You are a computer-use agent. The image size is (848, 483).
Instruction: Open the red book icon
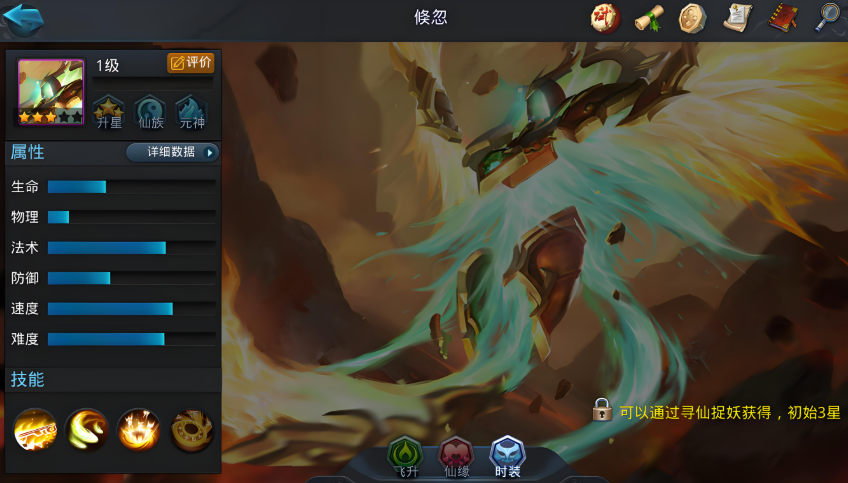point(782,17)
